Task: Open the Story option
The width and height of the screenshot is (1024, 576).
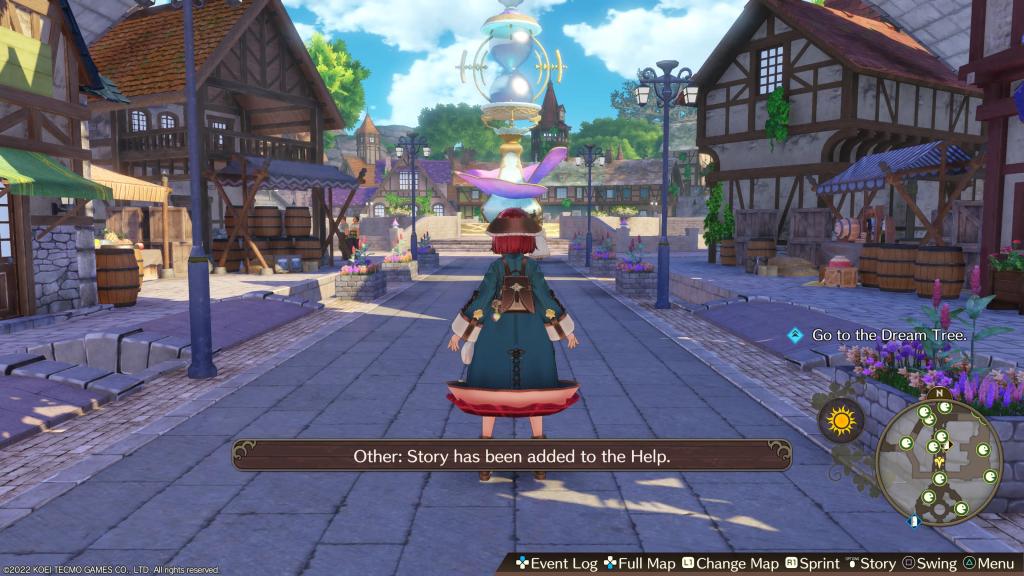Action: (x=868, y=564)
